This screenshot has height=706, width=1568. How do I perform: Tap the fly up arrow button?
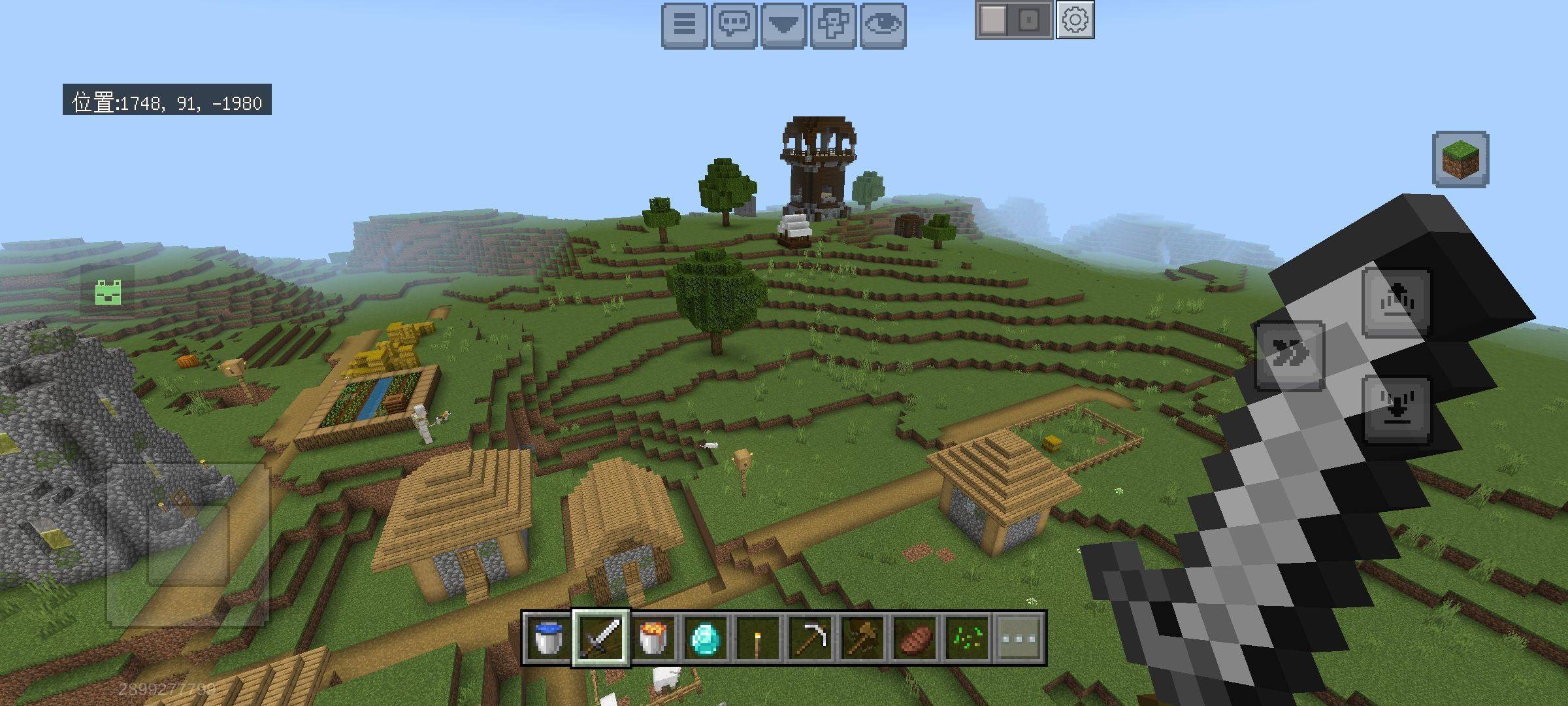[x=1396, y=303]
